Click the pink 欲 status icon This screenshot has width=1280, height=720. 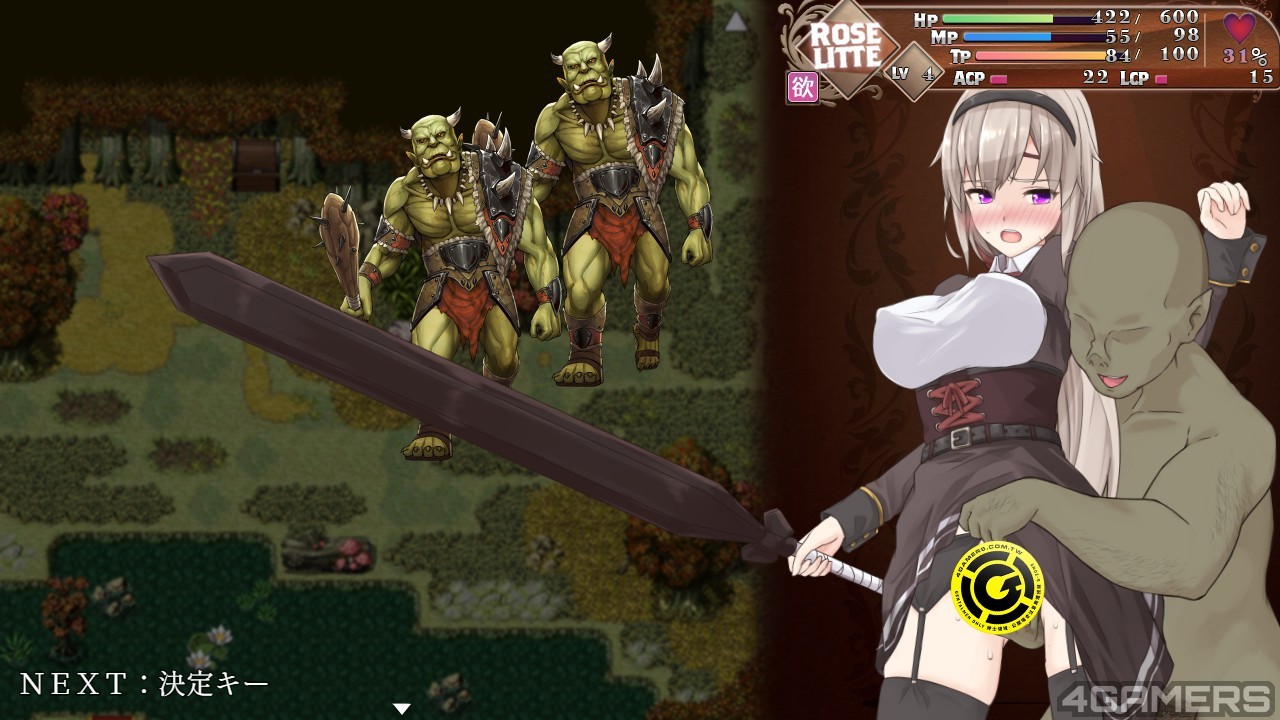click(x=804, y=87)
